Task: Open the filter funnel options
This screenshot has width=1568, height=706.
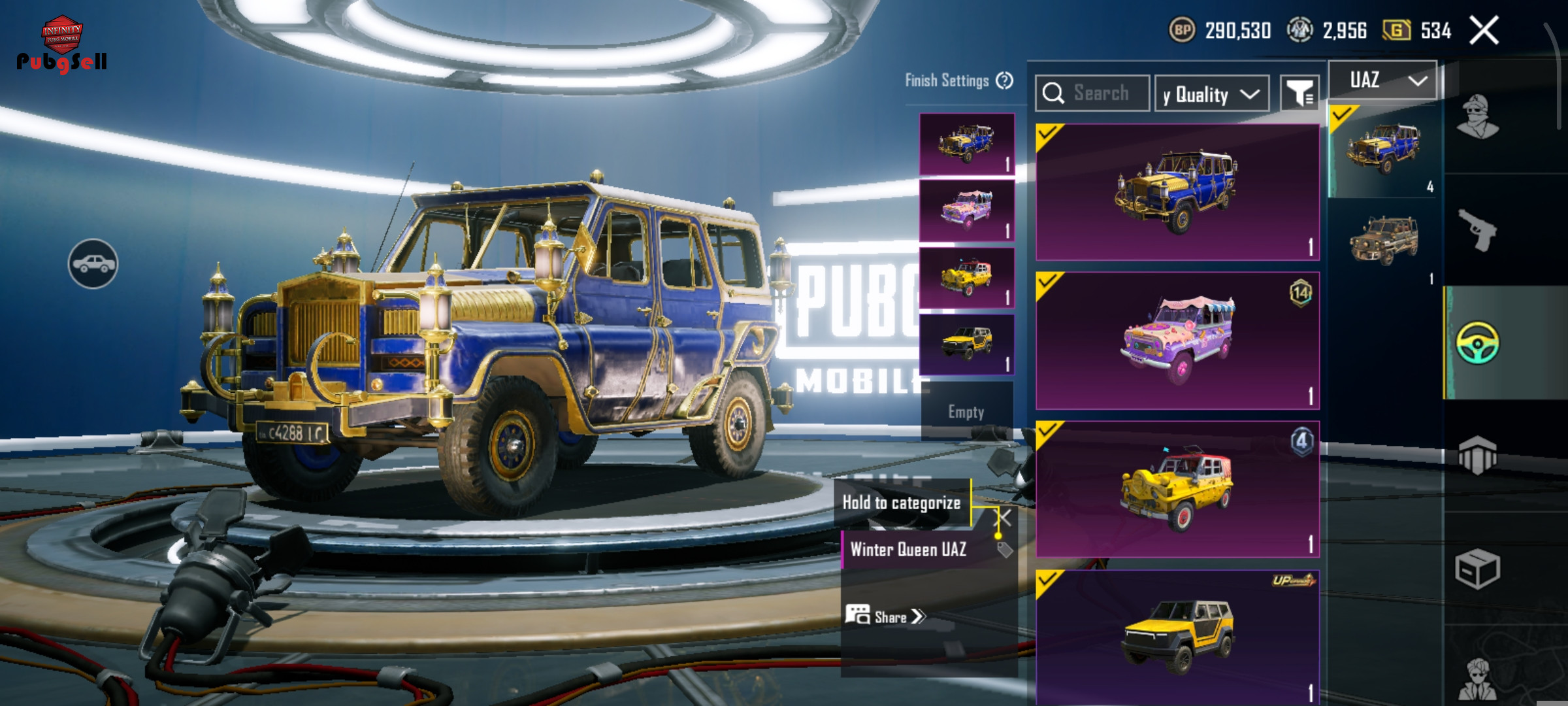Action: click(1299, 94)
